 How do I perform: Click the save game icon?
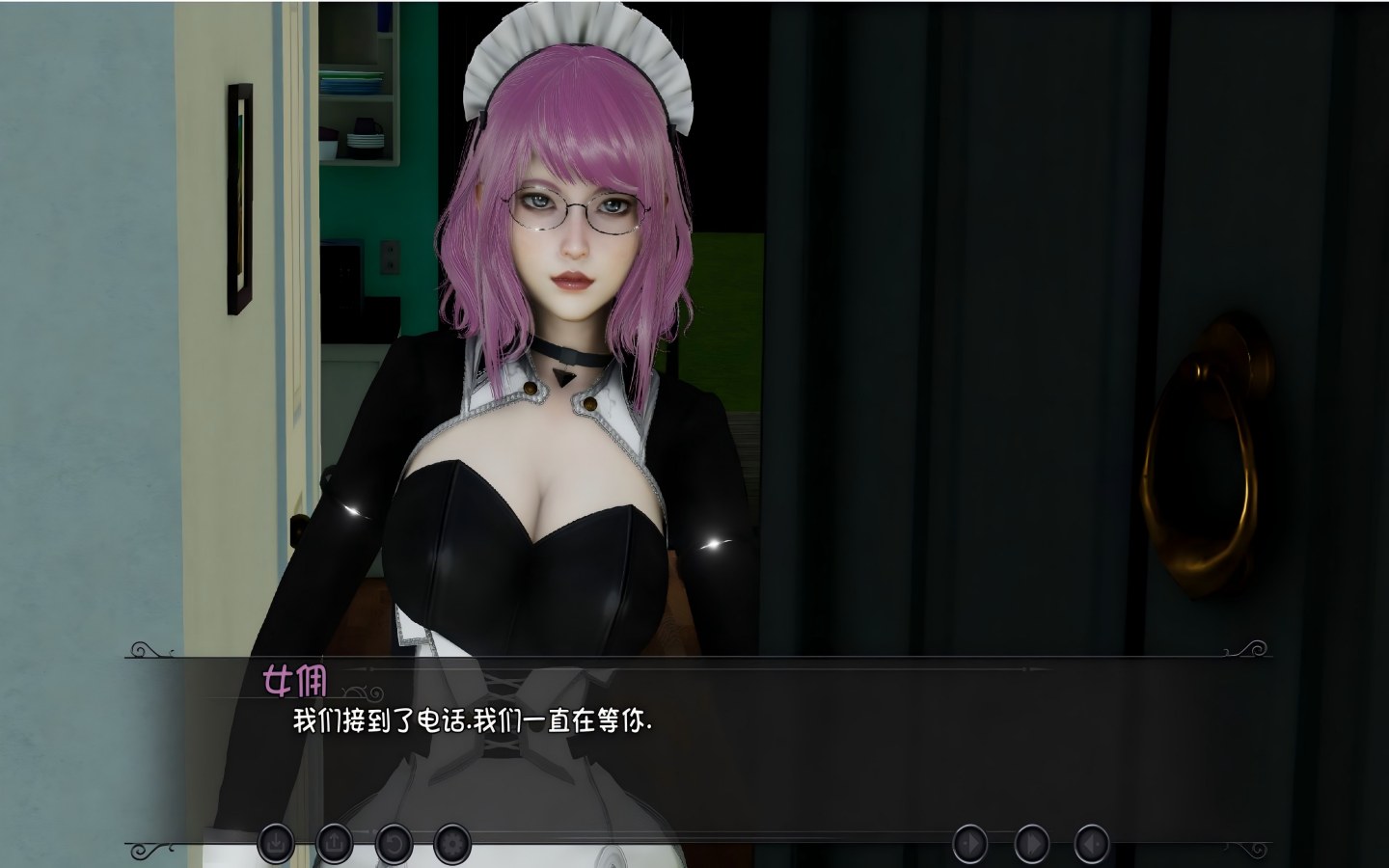pos(278,842)
